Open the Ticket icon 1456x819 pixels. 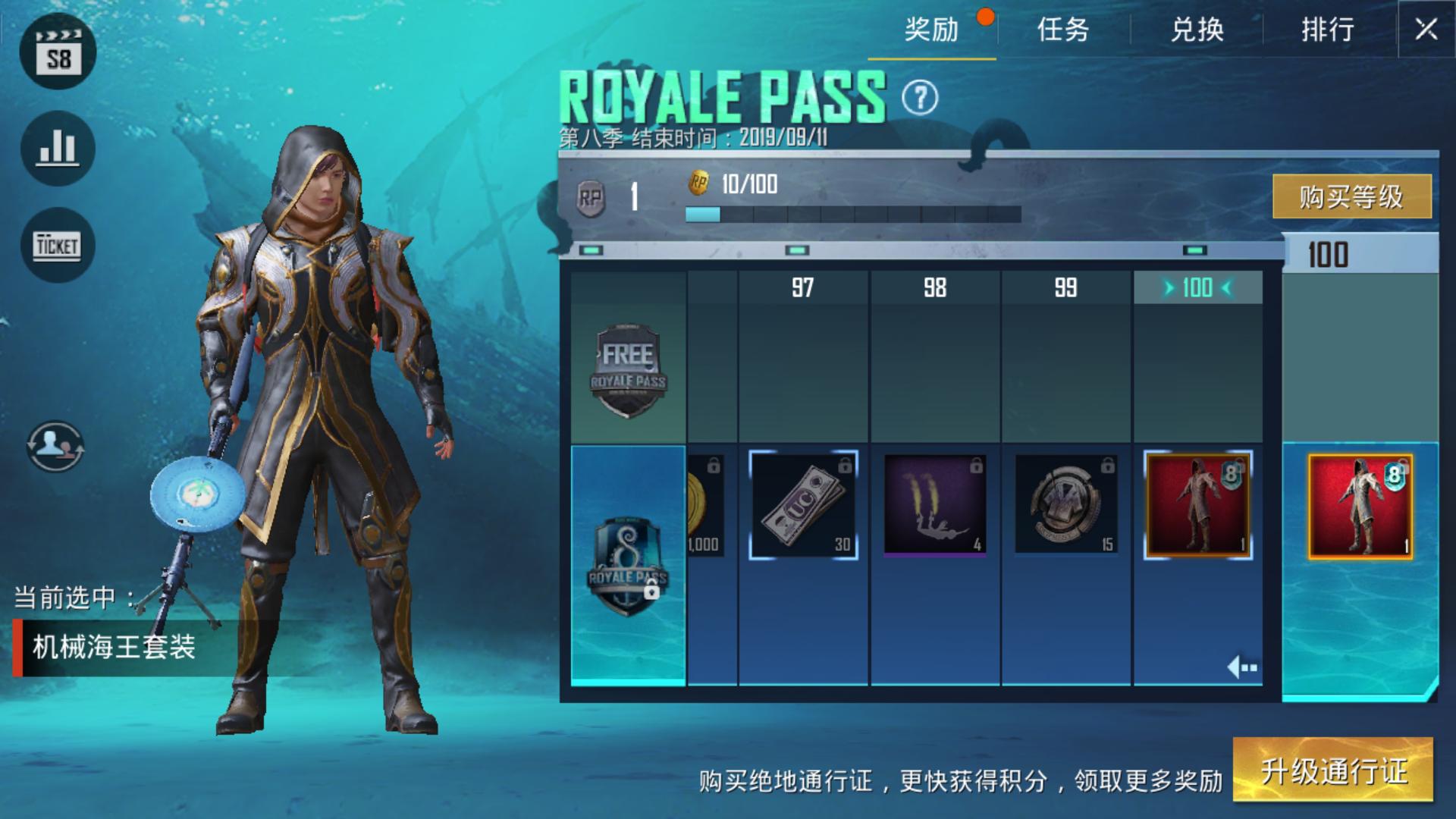[x=58, y=245]
